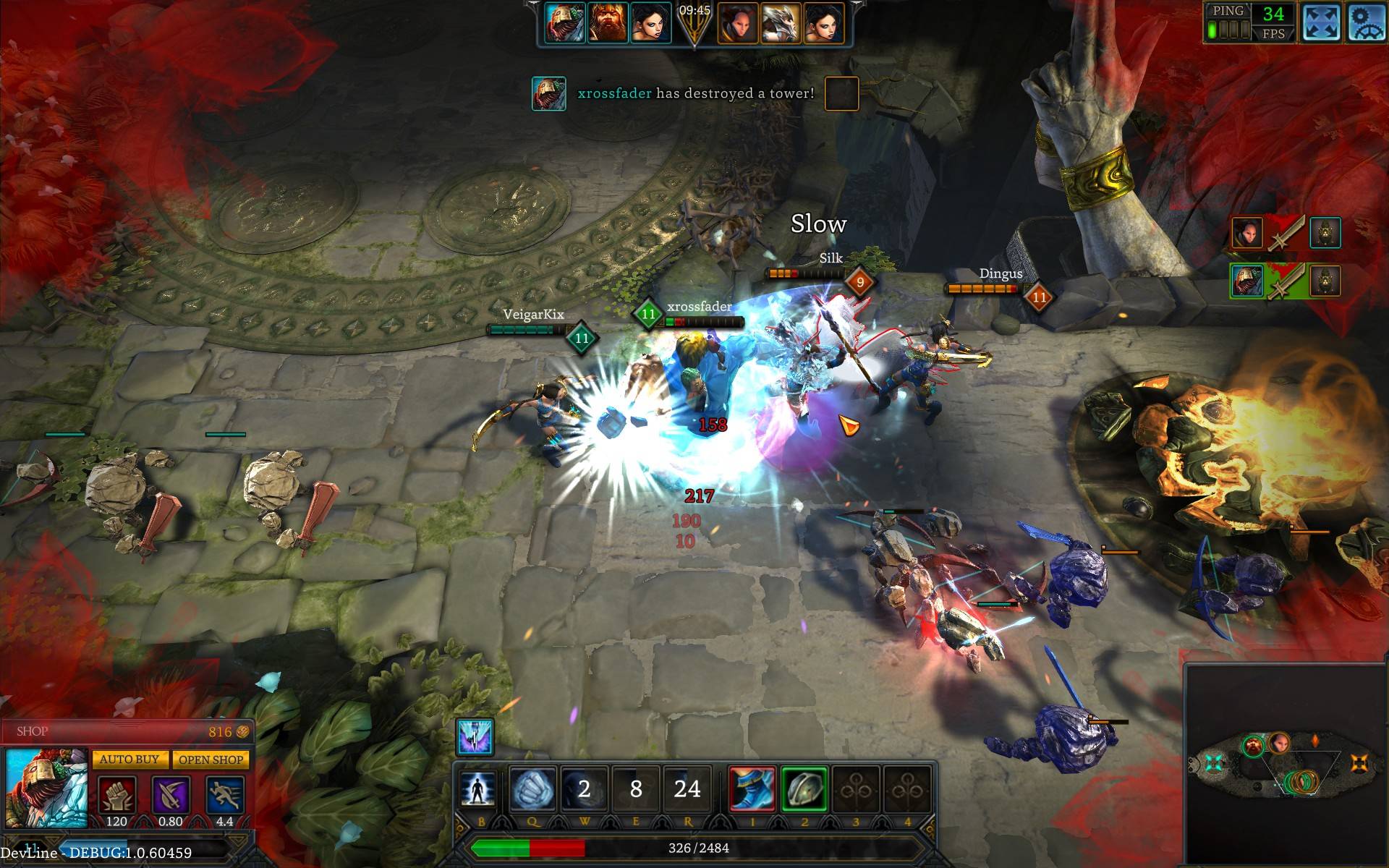Click the green-highlighted kill feed entry
The width and height of the screenshot is (1389, 868).
point(1286,281)
